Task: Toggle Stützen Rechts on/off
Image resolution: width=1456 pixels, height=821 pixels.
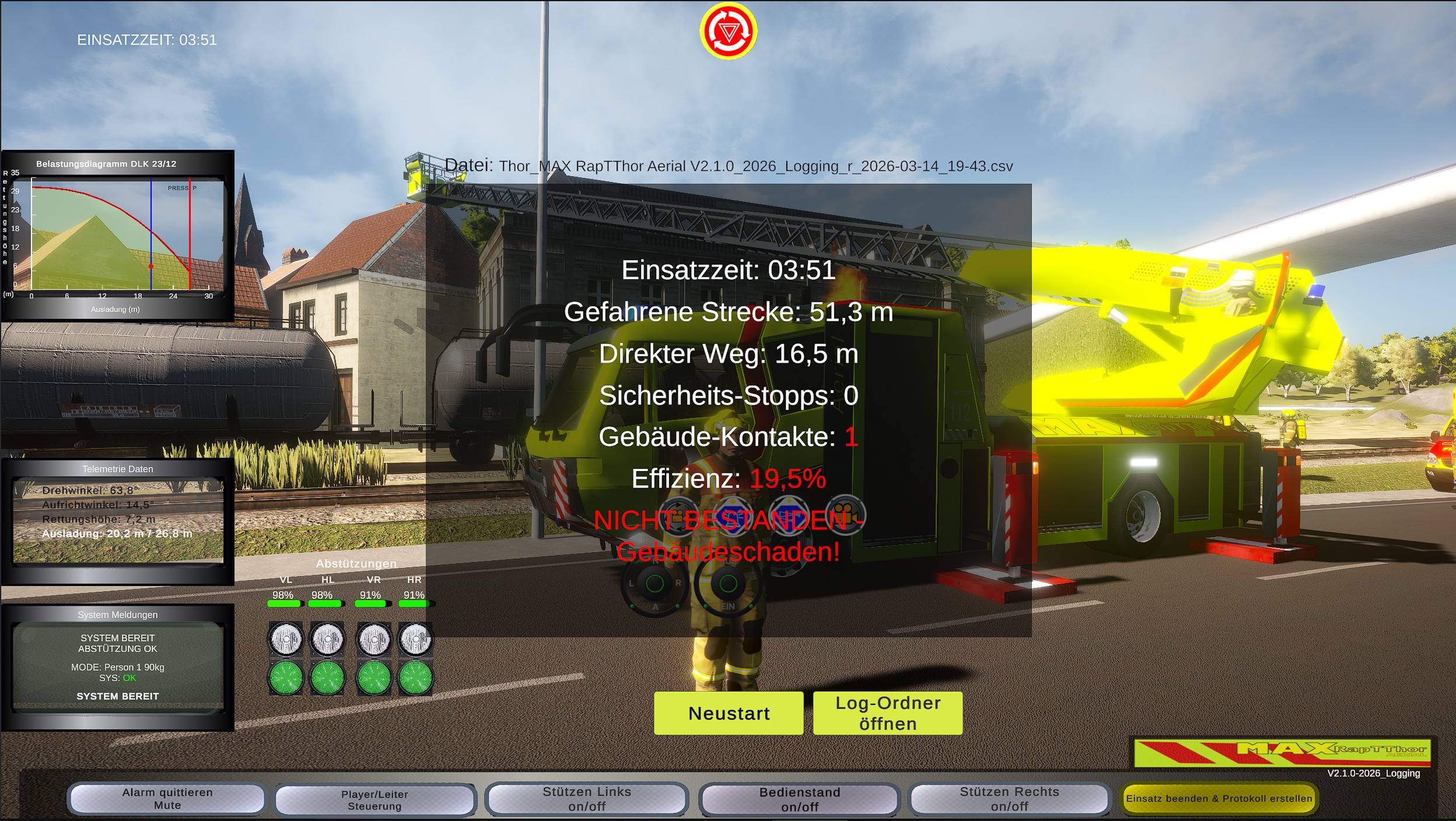Action: click(x=1011, y=799)
